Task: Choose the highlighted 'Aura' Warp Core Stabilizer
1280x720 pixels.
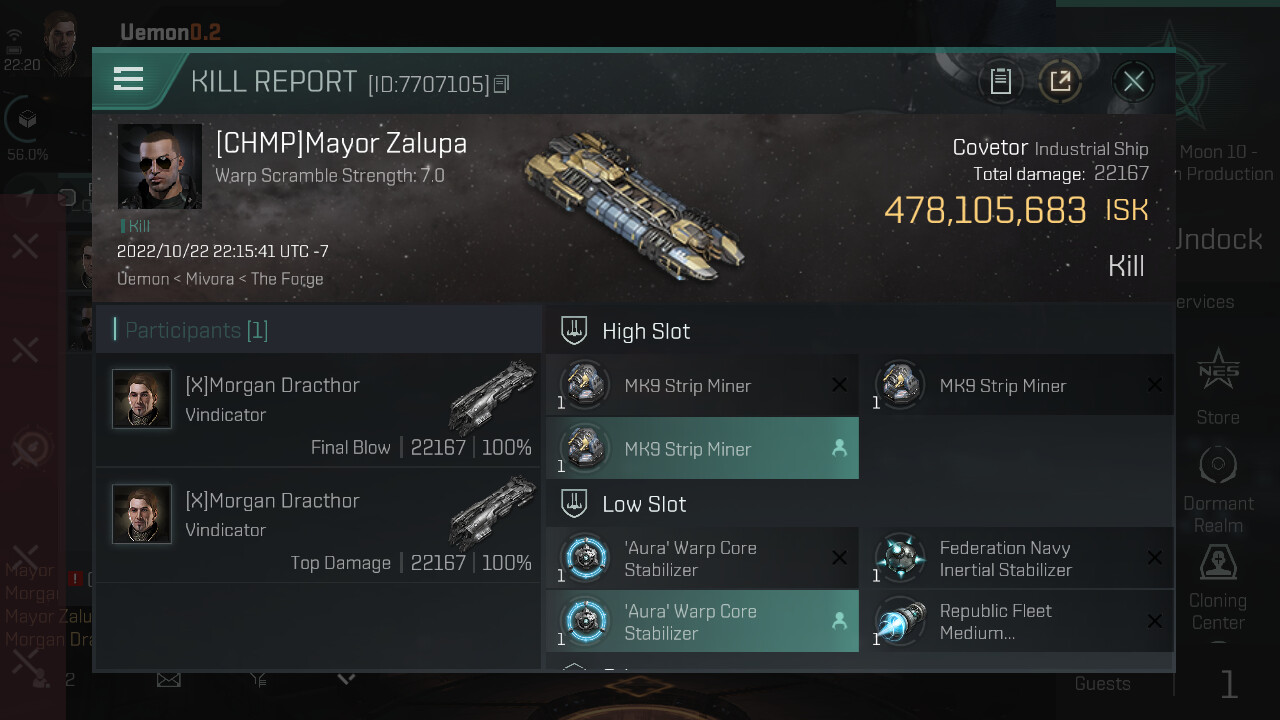Action: 702,621
